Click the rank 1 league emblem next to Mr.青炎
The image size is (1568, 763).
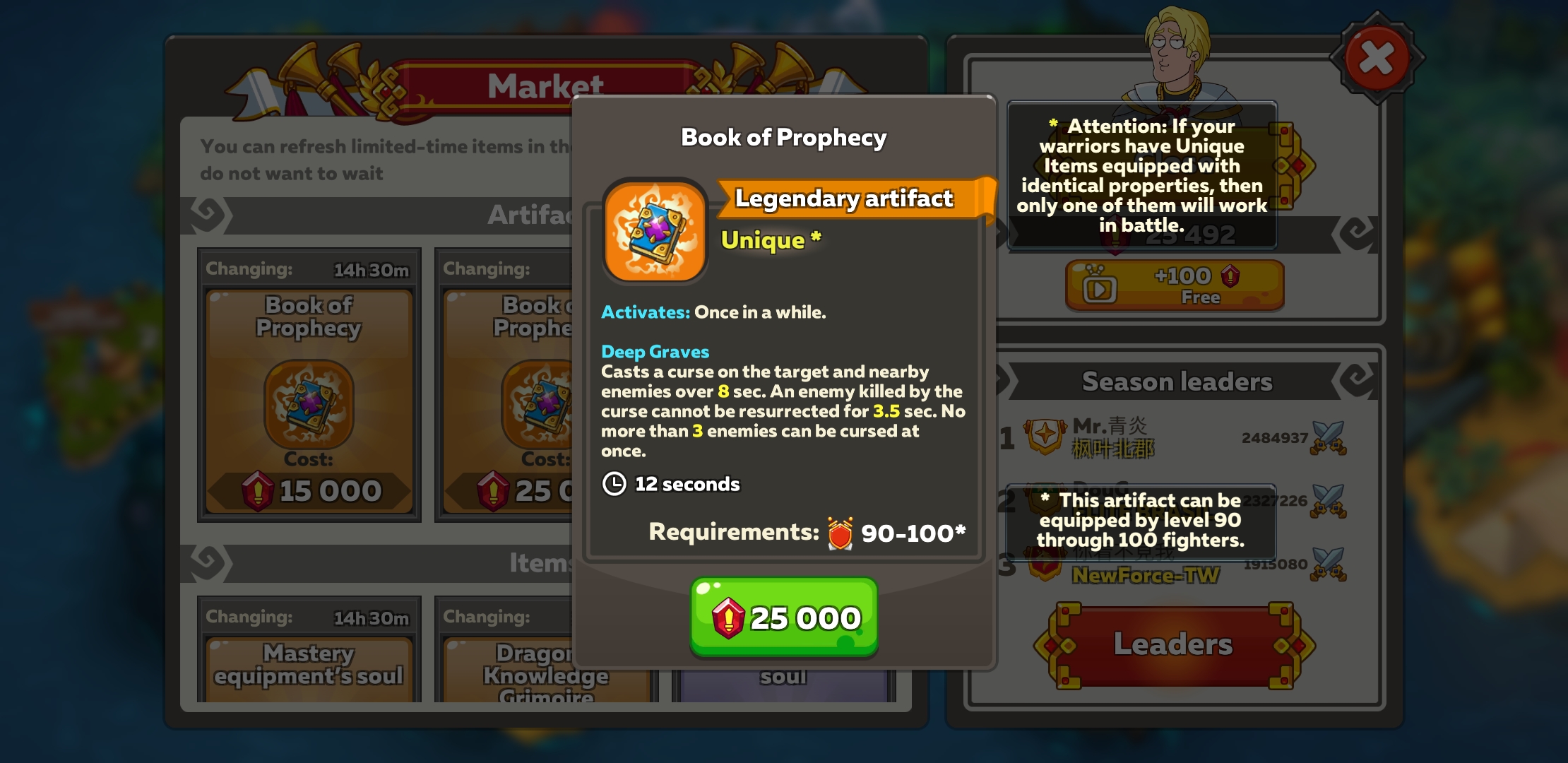coord(1045,437)
